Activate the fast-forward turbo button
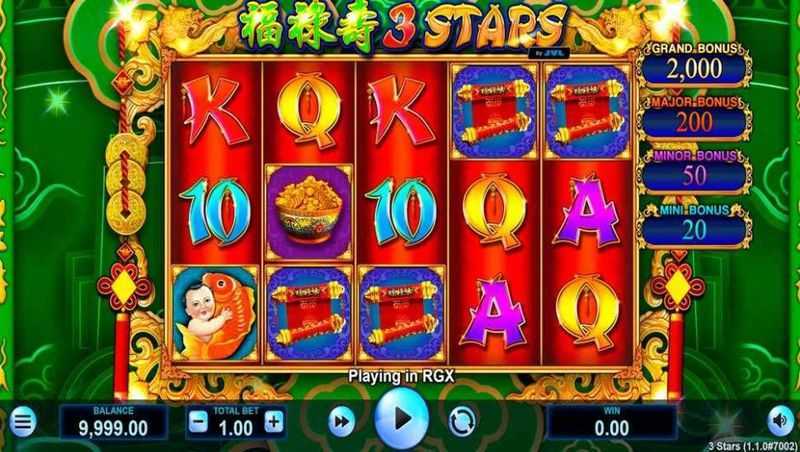 tap(341, 422)
